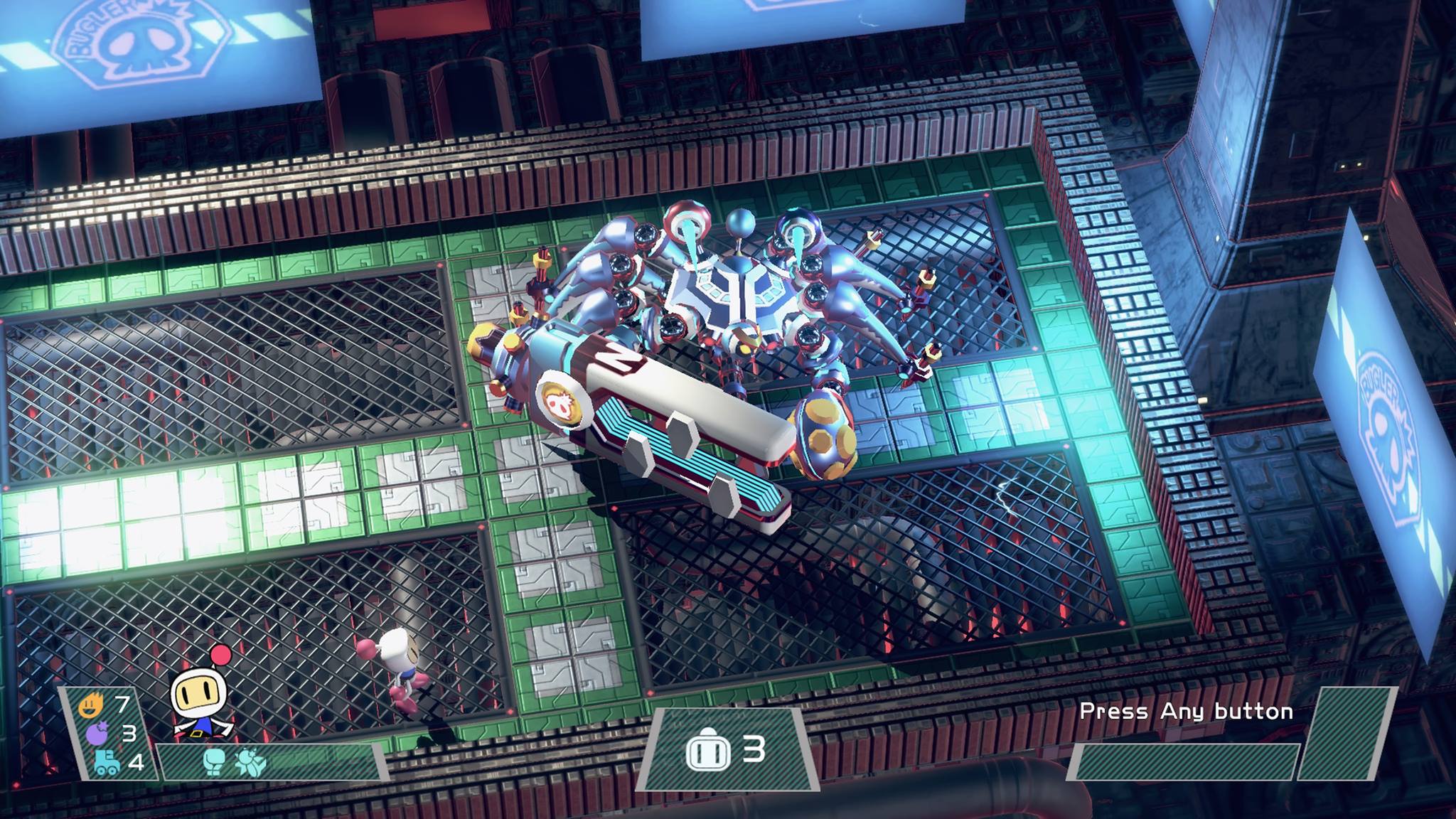Select the bomb-kick fairy power-up icon
The height and width of the screenshot is (819, 1456).
[x=249, y=762]
